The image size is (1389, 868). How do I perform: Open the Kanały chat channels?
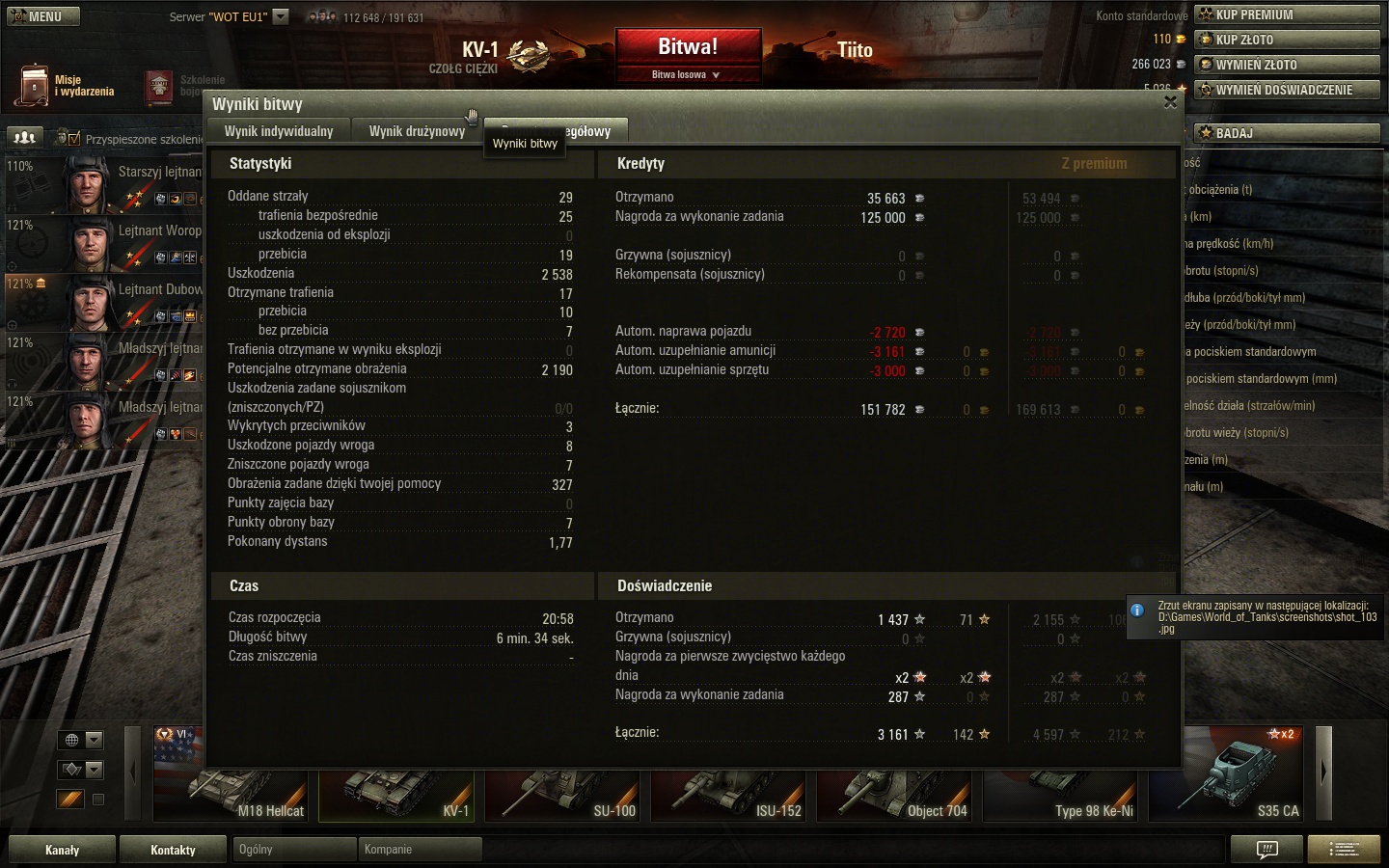coord(62,850)
